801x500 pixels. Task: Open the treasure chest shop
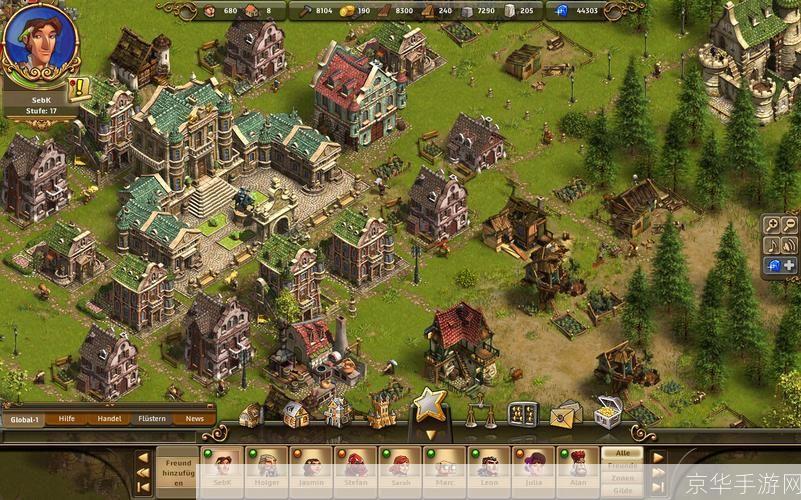607,412
